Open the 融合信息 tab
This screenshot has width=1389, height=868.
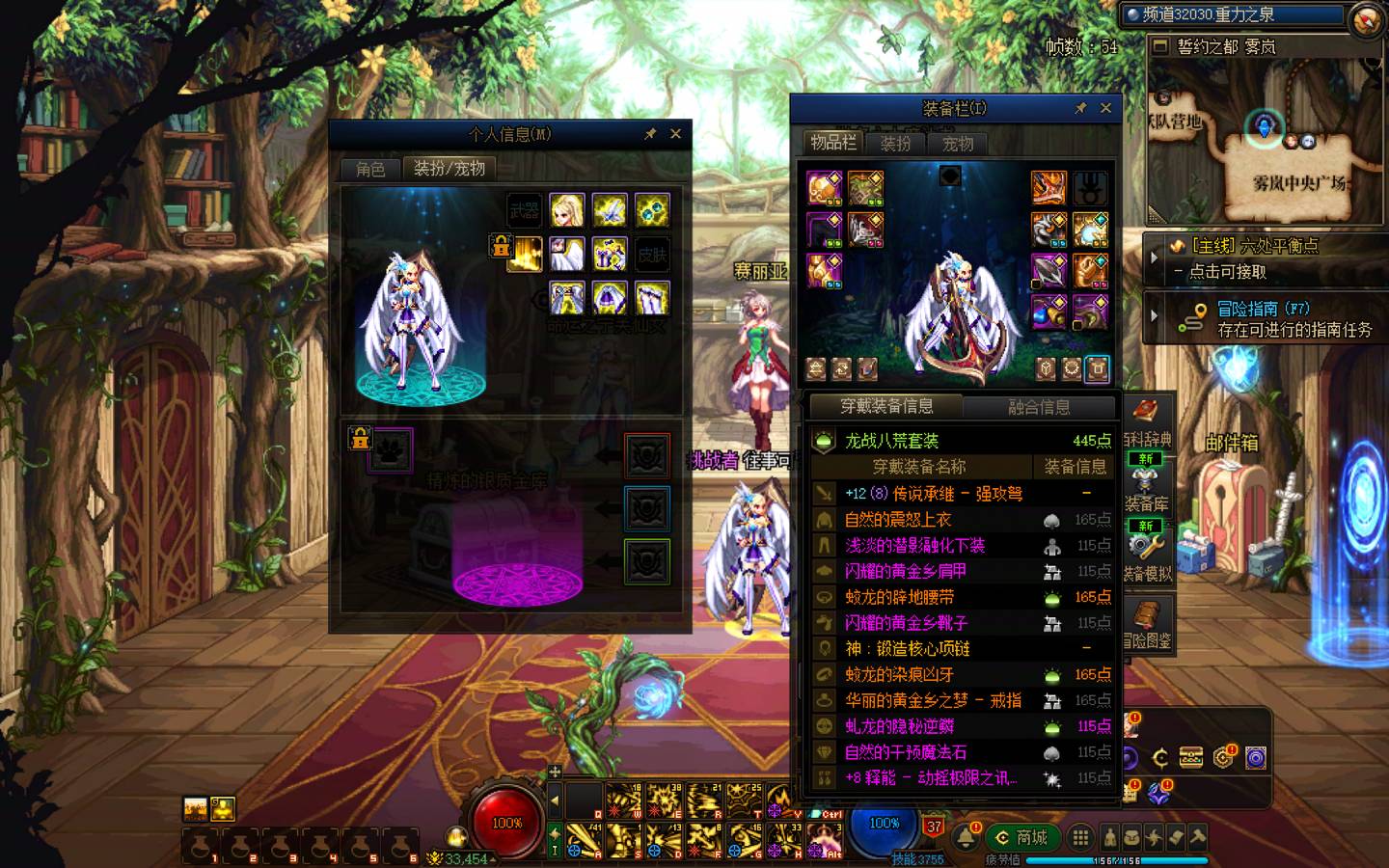coord(1039,407)
